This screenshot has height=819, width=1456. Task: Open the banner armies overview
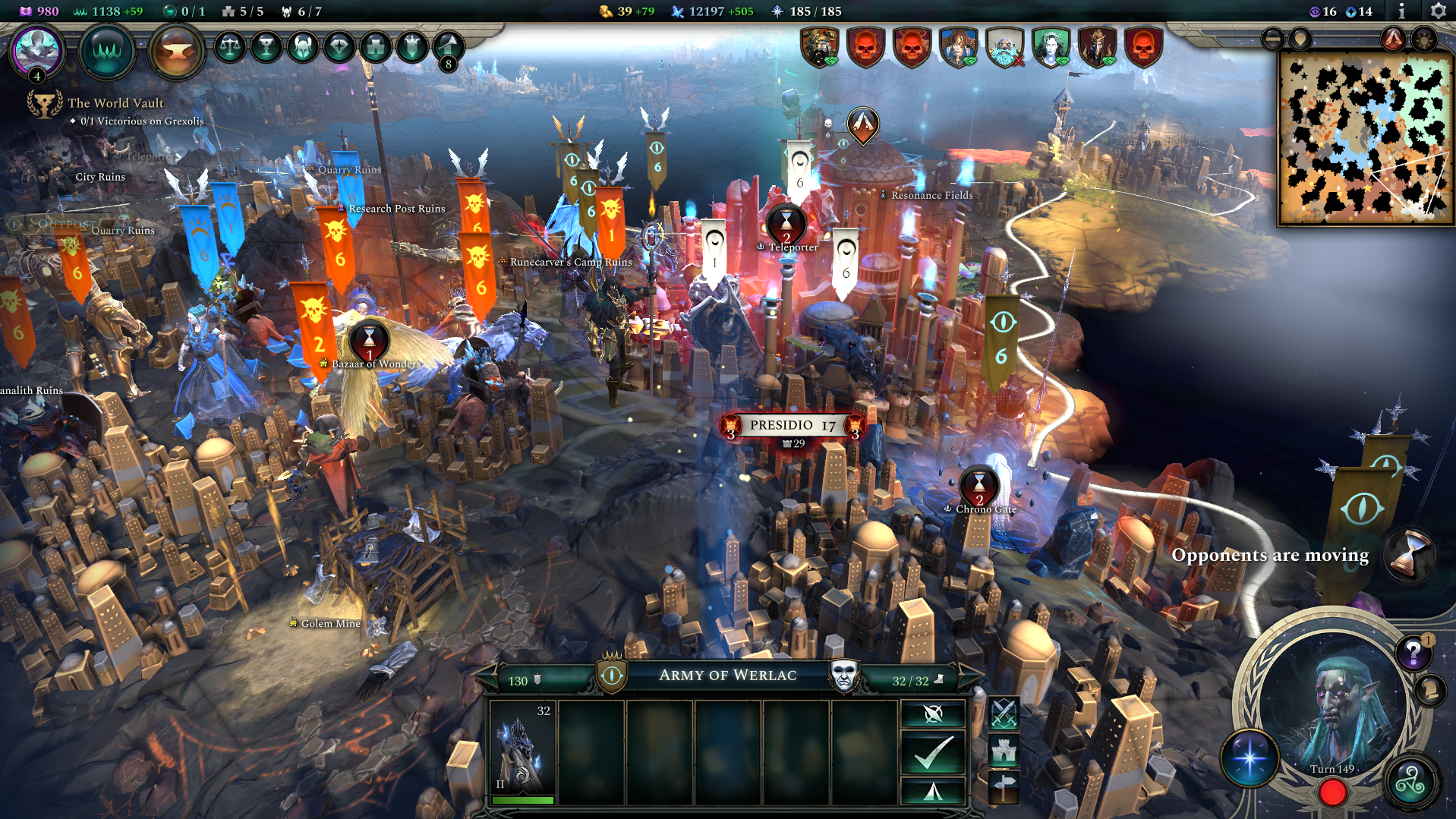411,48
